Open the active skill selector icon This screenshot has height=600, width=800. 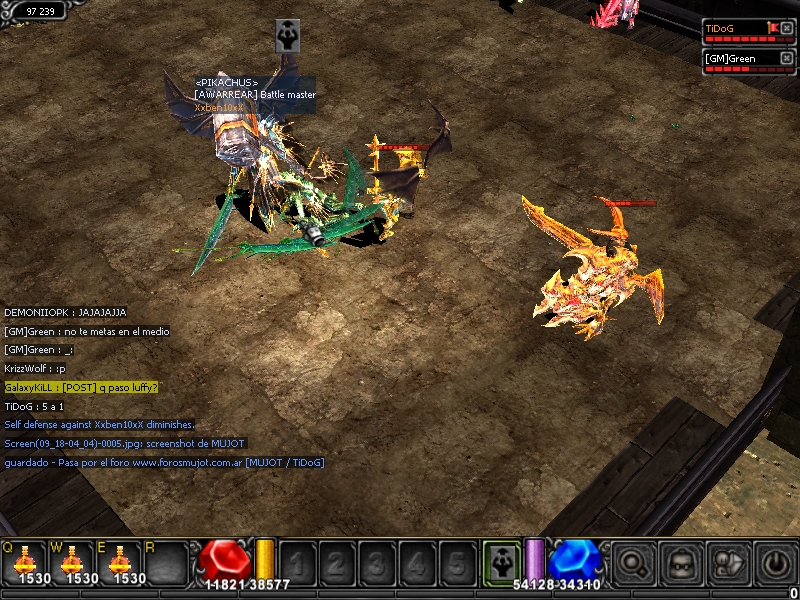[x=499, y=560]
